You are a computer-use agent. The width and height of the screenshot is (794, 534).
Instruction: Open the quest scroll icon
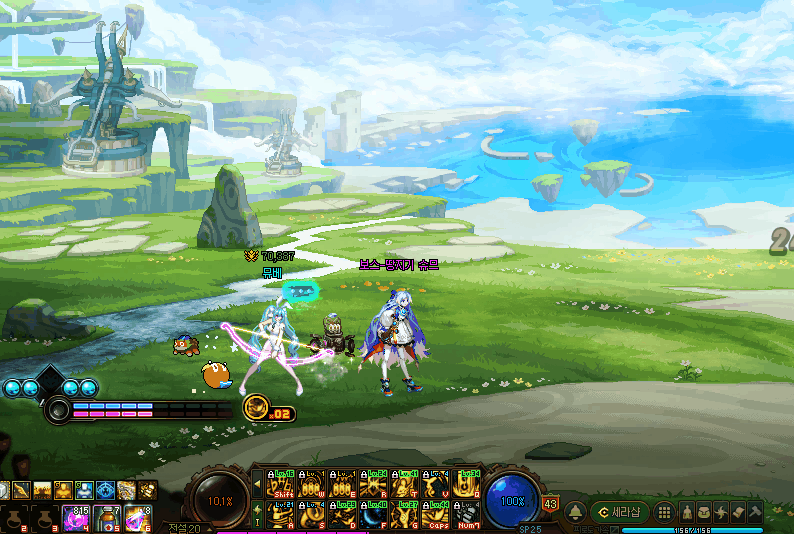[738, 512]
